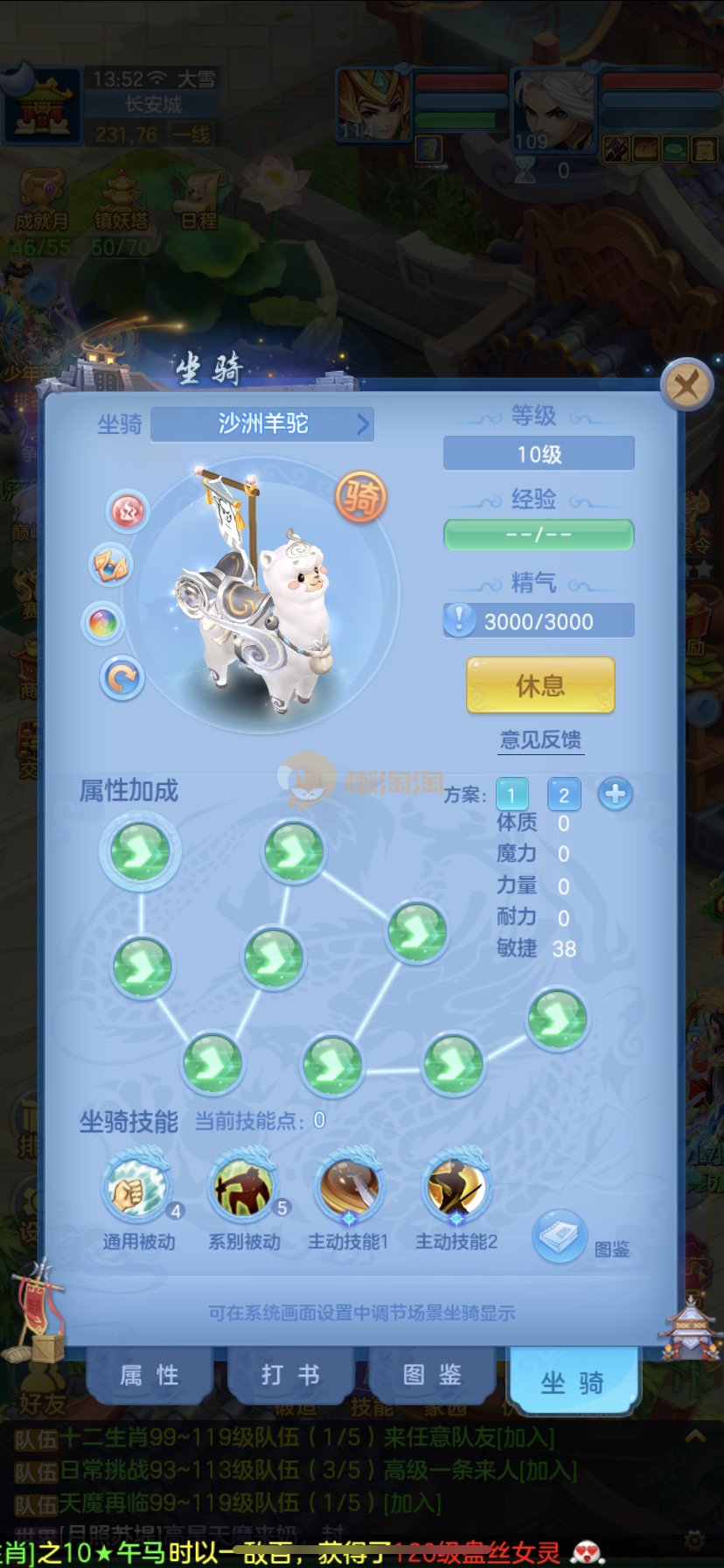724x1568 pixels.
Task: Switch to the 属性 tab
Action: pos(150,1375)
